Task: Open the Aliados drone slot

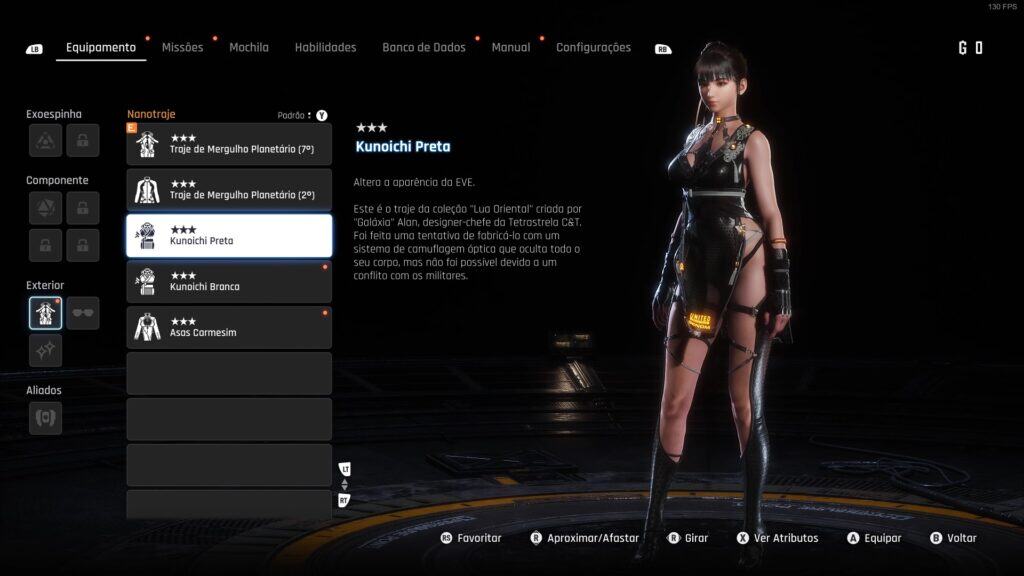Action: pyautogui.click(x=45, y=418)
